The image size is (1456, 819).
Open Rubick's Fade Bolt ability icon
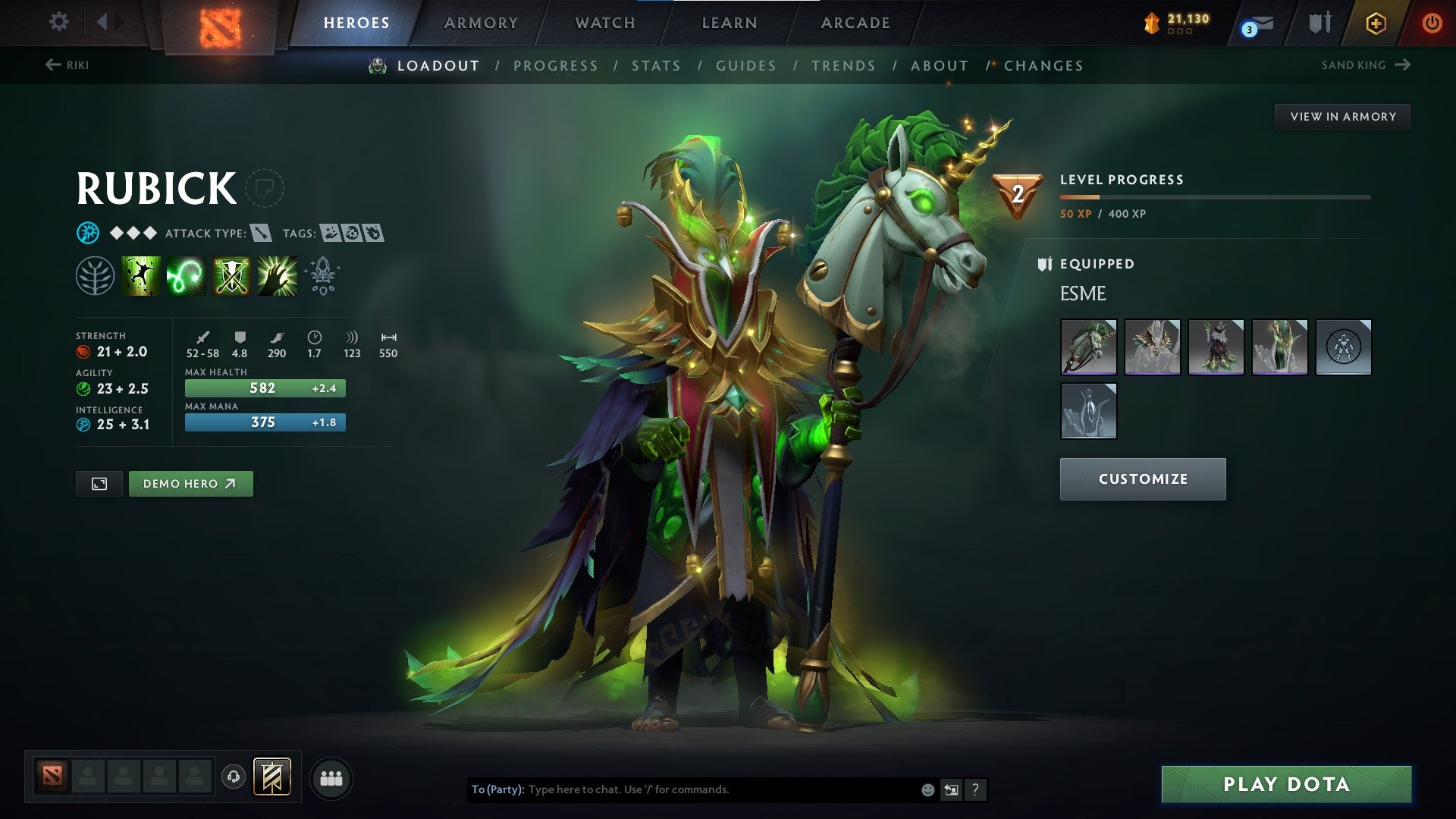(x=186, y=275)
